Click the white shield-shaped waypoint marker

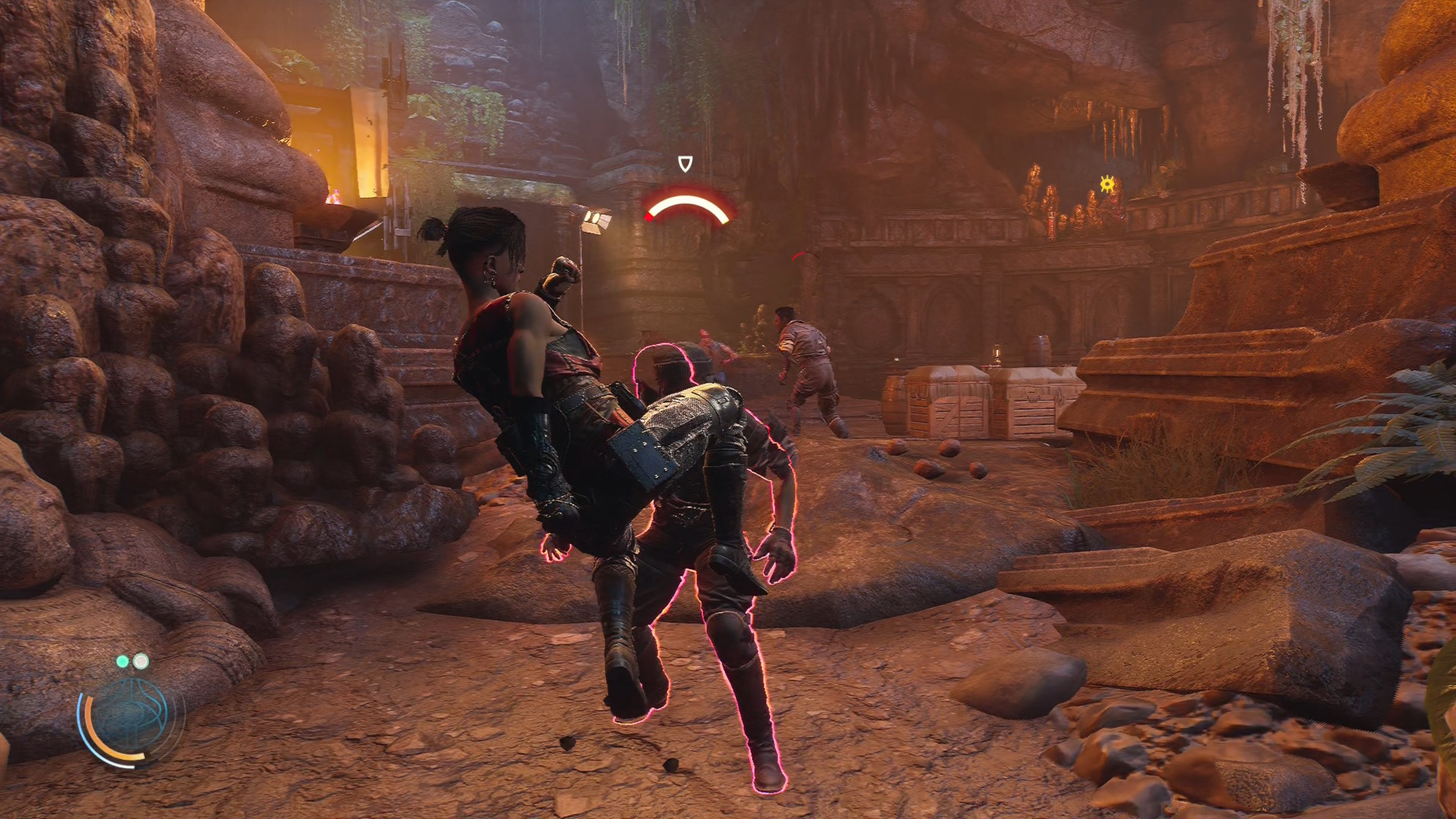[685, 164]
